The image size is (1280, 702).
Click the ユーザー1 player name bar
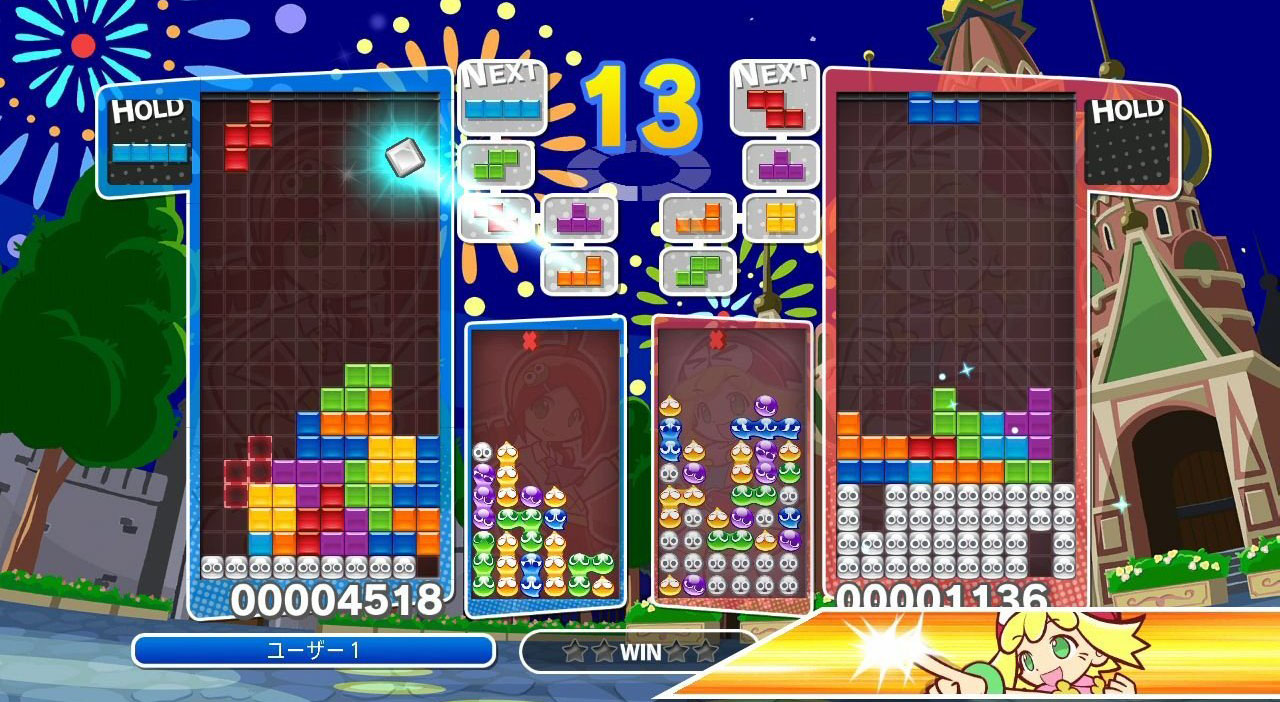pyautogui.click(x=313, y=650)
